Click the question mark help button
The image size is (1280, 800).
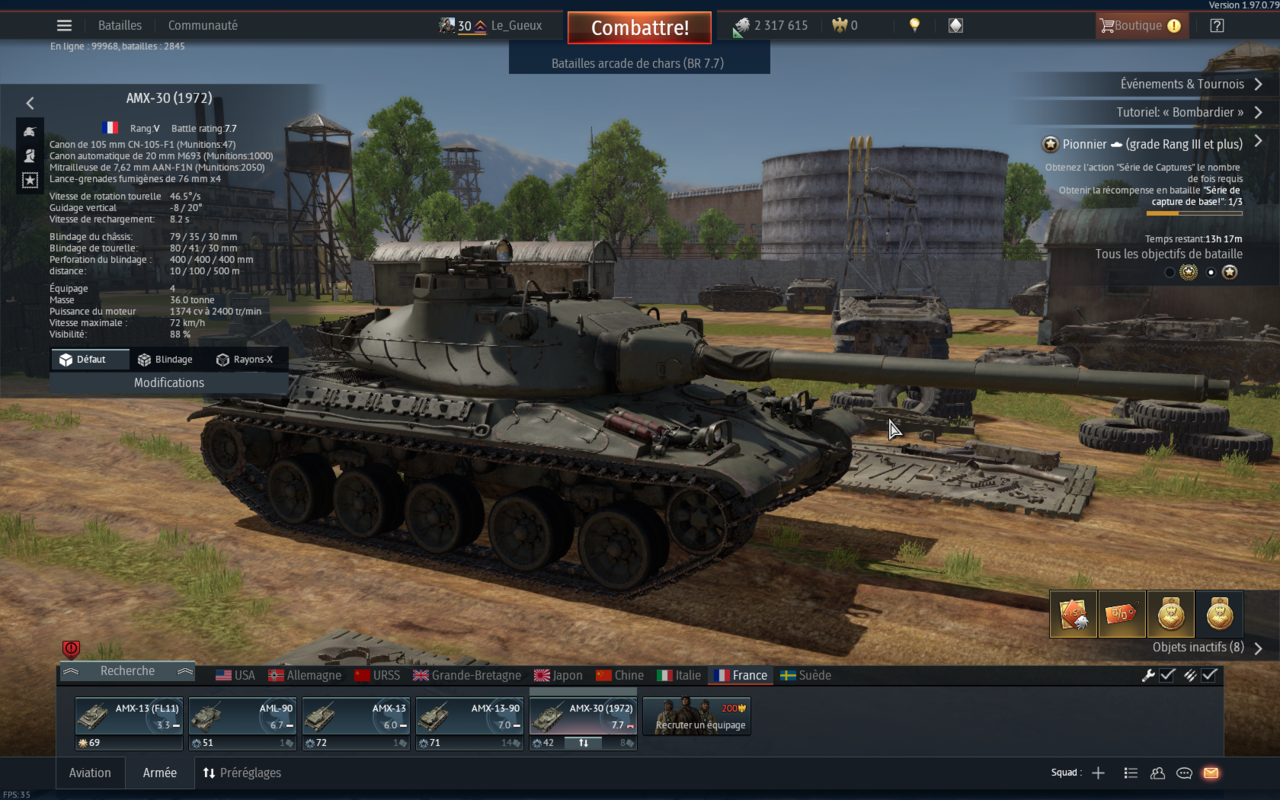(x=1217, y=26)
